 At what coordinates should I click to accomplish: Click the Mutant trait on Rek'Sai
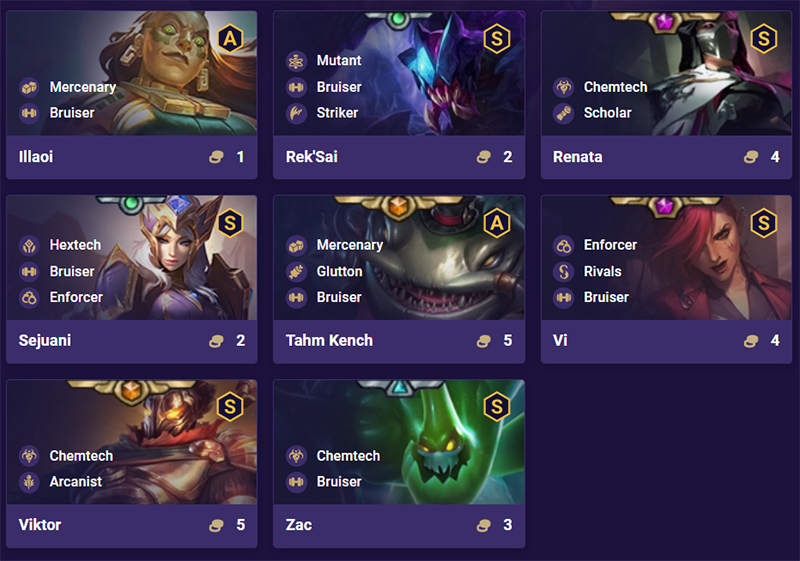[x=338, y=61]
